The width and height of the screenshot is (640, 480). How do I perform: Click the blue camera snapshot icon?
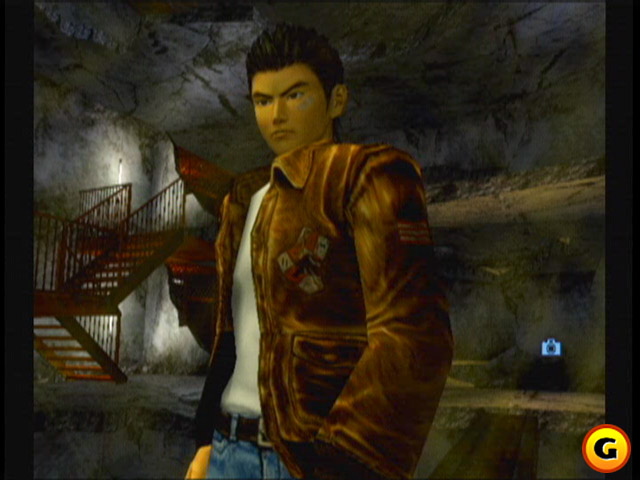(x=551, y=347)
